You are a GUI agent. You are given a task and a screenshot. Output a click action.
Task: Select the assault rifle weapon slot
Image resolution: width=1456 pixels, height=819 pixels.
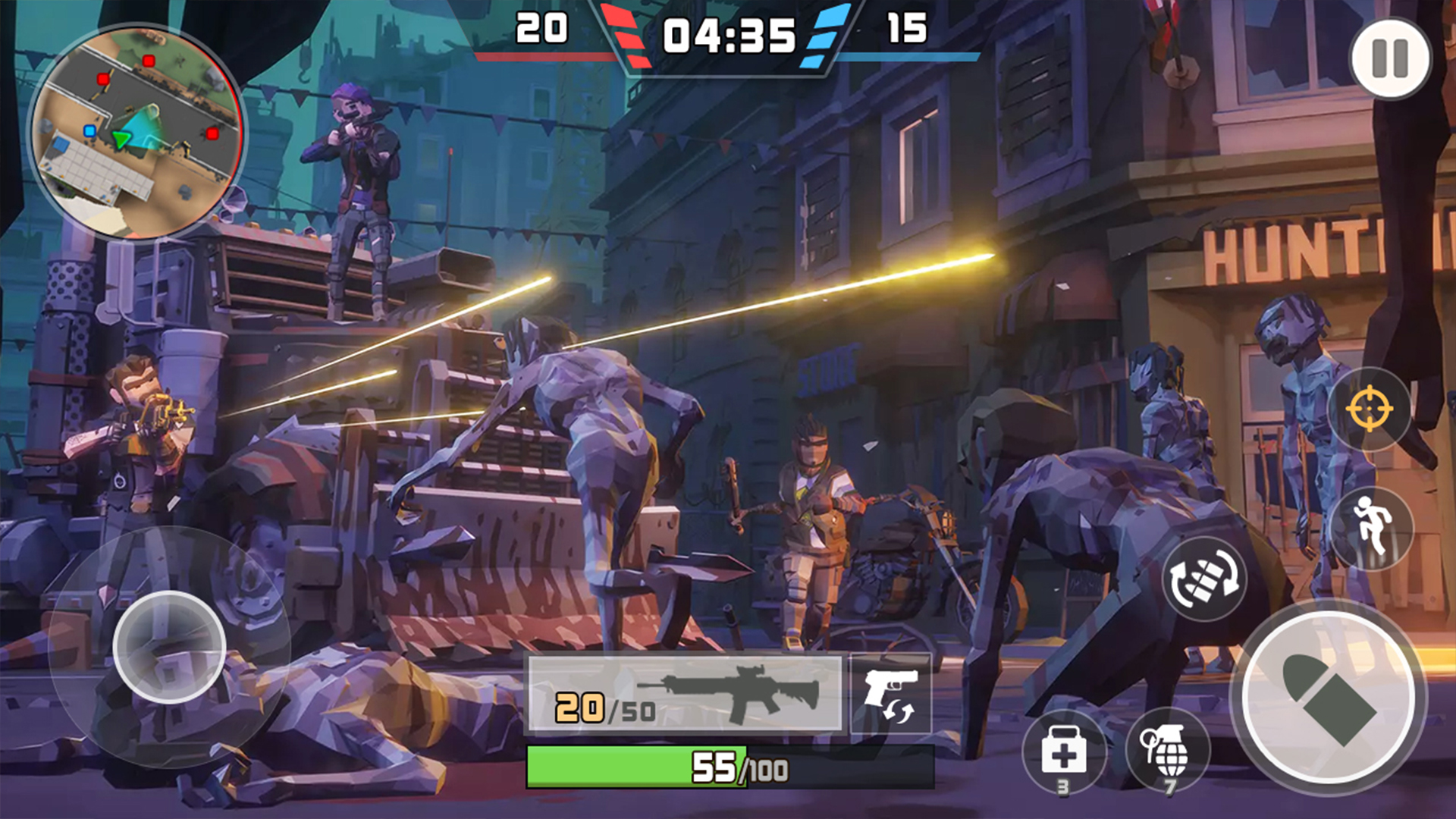[685, 694]
